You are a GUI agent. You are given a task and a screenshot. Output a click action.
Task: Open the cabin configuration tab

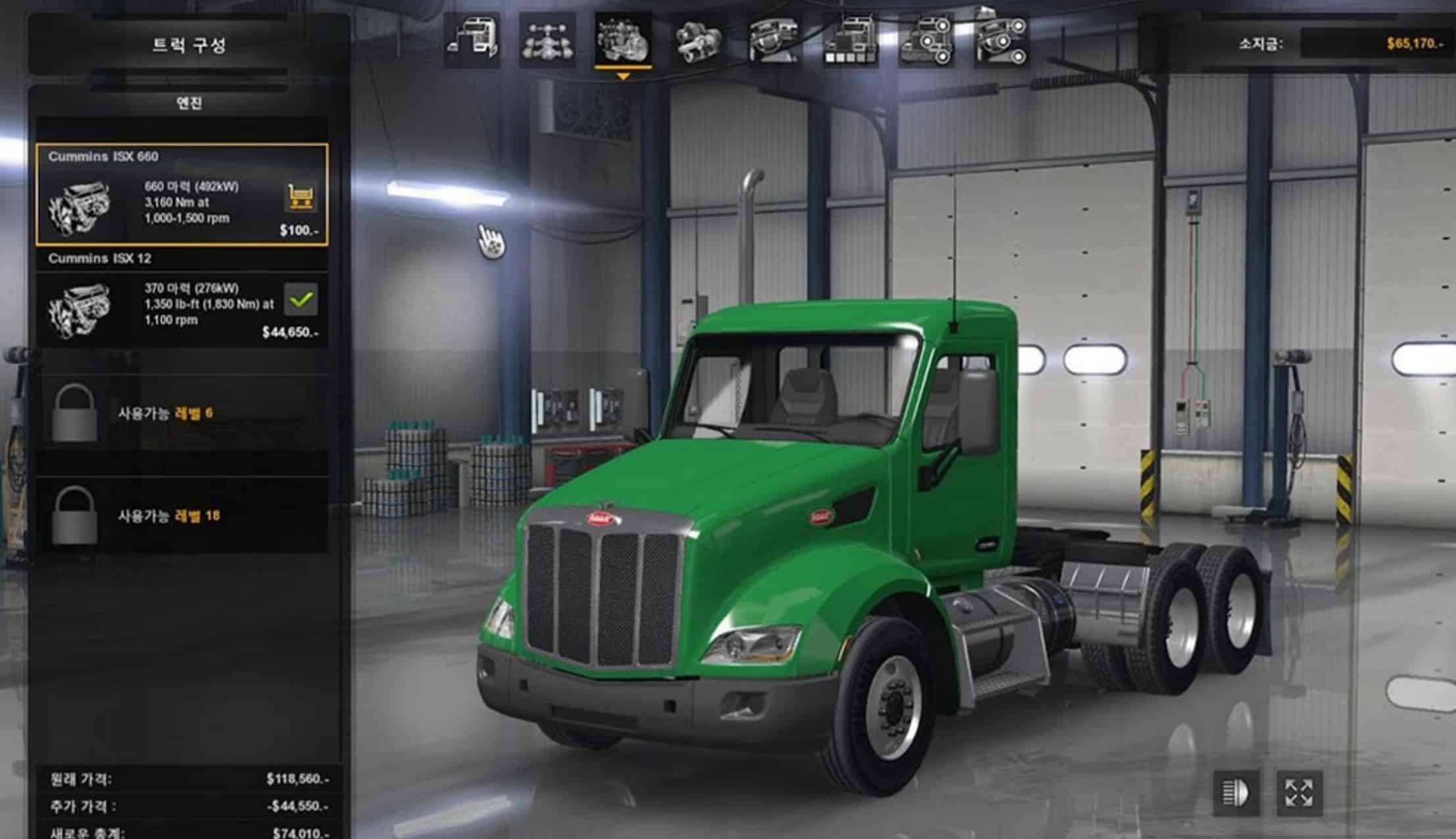click(x=472, y=41)
